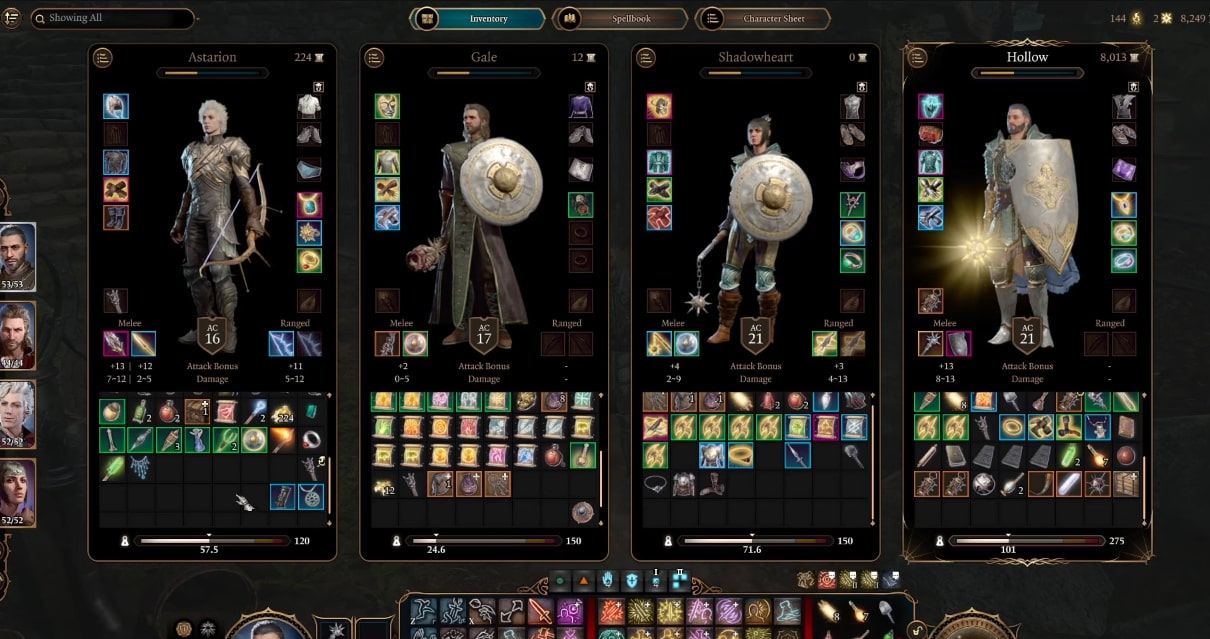1210x639 pixels.
Task: Open the filter list icon beside the search bar
Action: coord(12,18)
